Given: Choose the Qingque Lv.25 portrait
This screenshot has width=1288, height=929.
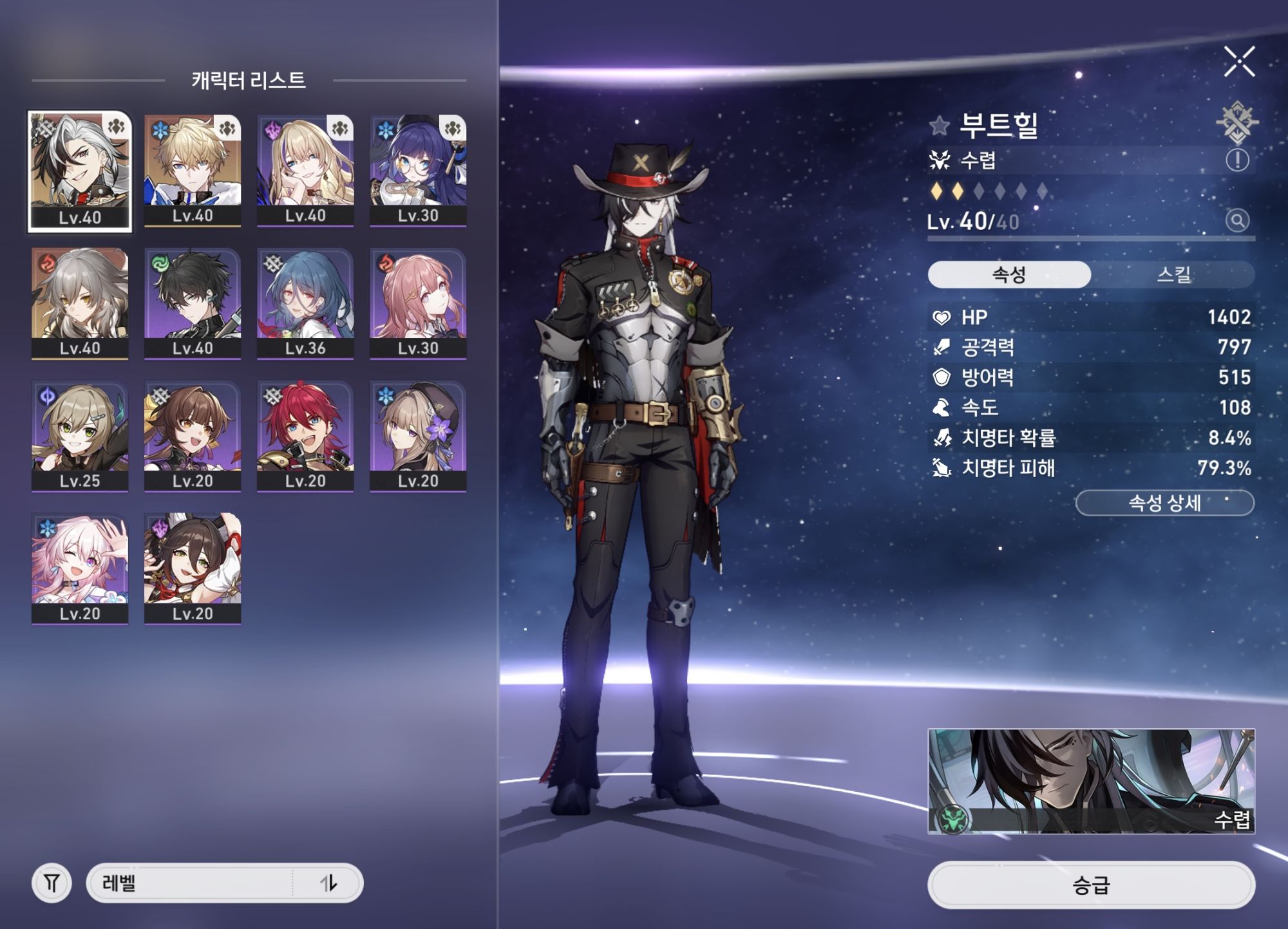Looking at the screenshot, I should click(80, 436).
